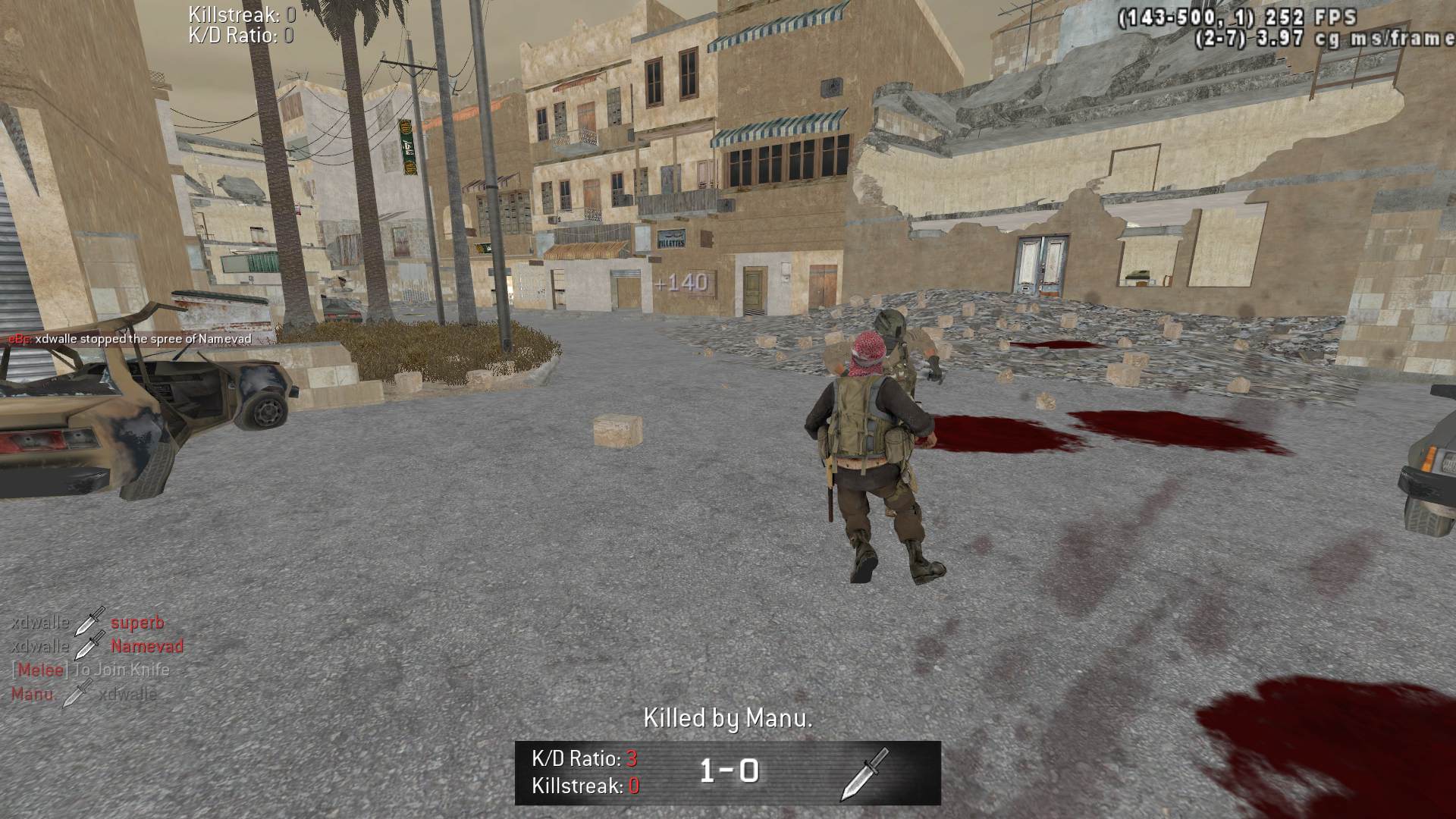Click the knife icon in the killed-by panel
This screenshot has width=1456, height=819.
tap(864, 773)
